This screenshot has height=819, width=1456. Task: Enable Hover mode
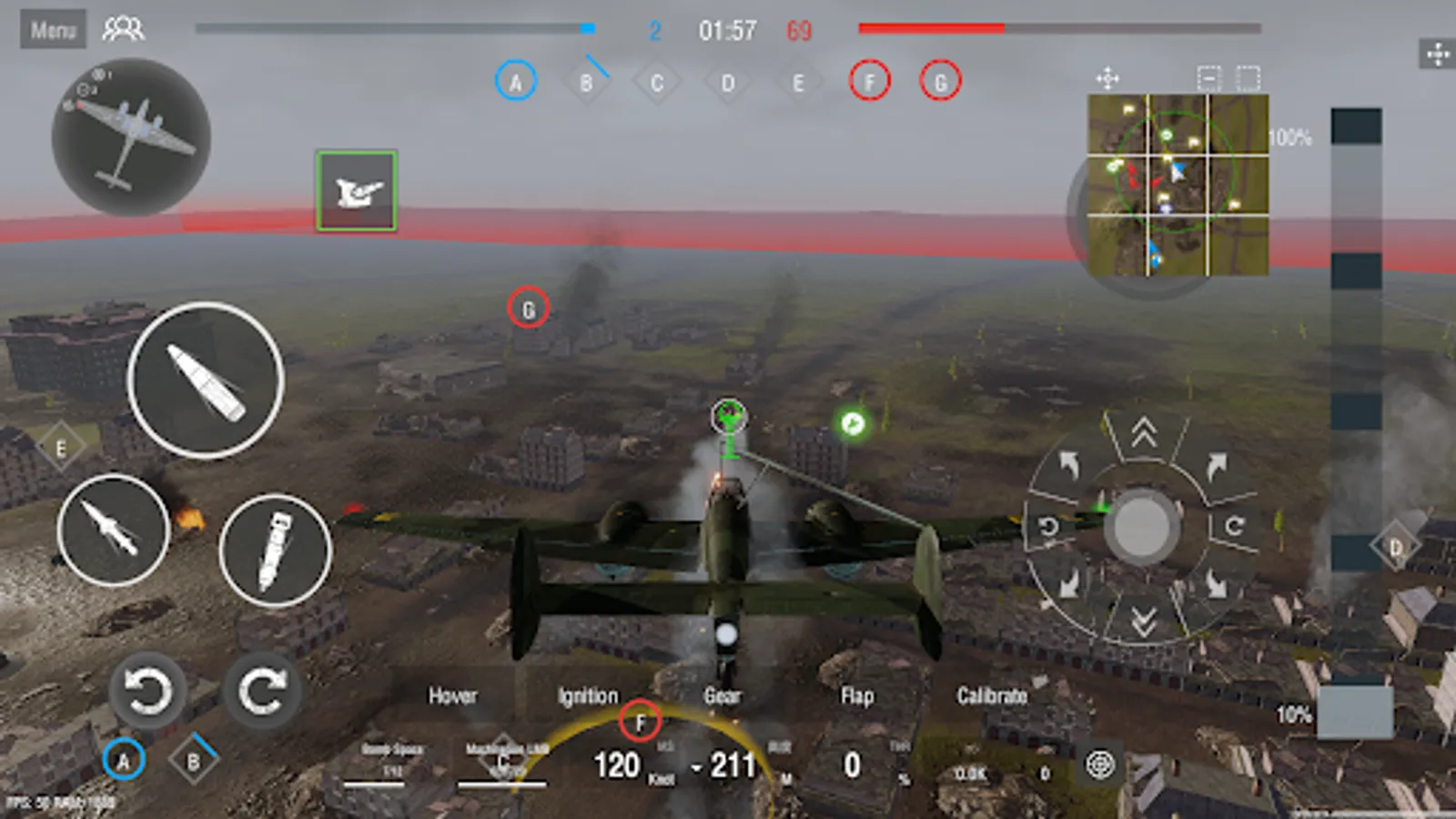pos(453,697)
